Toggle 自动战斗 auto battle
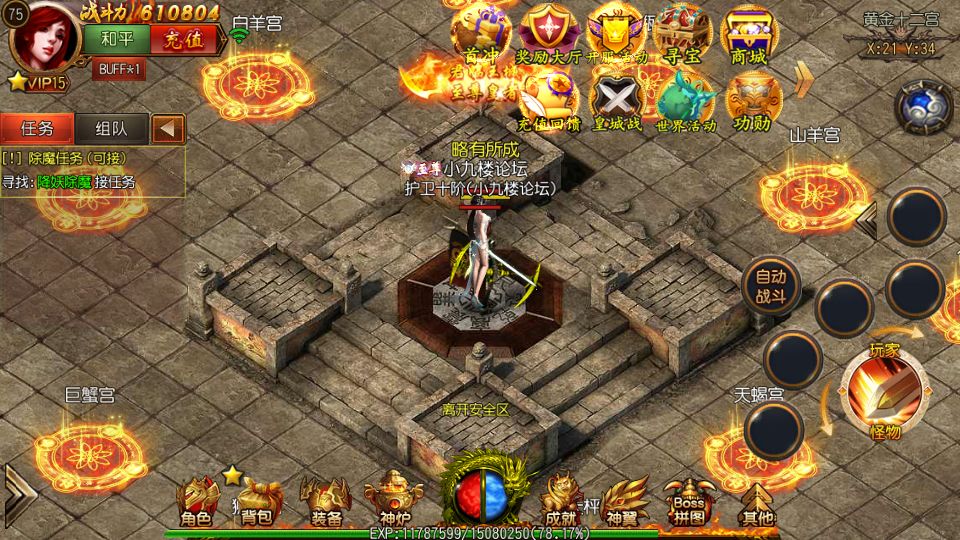 [771, 287]
